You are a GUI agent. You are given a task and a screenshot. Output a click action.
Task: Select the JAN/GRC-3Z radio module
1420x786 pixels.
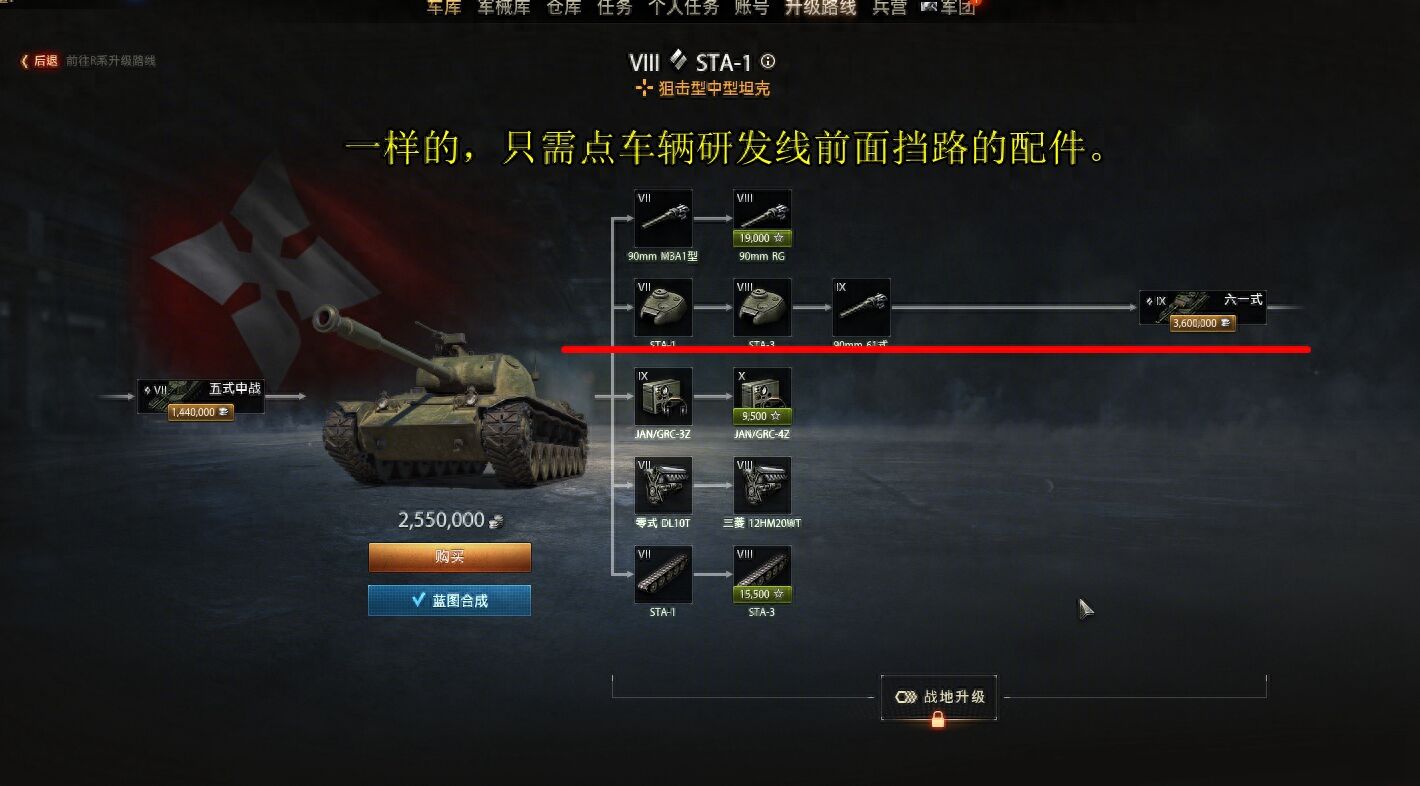tap(662, 395)
